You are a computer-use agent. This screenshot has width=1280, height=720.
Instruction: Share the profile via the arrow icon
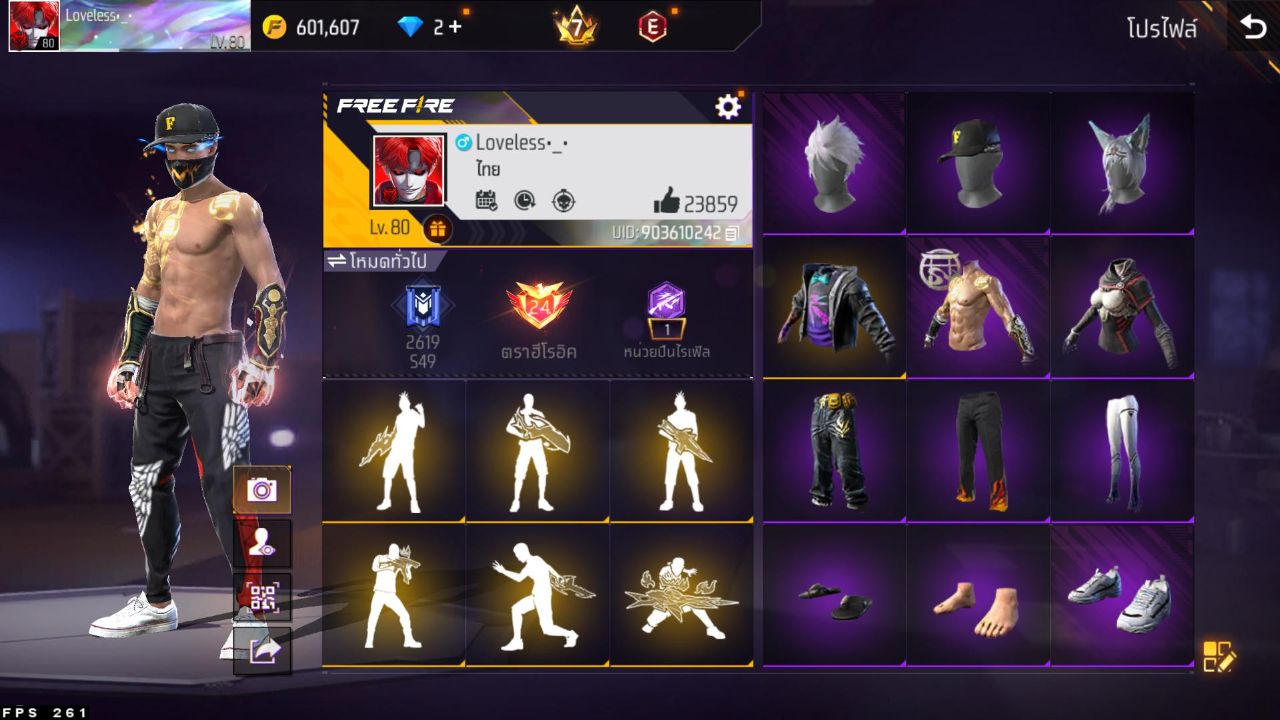[x=262, y=651]
